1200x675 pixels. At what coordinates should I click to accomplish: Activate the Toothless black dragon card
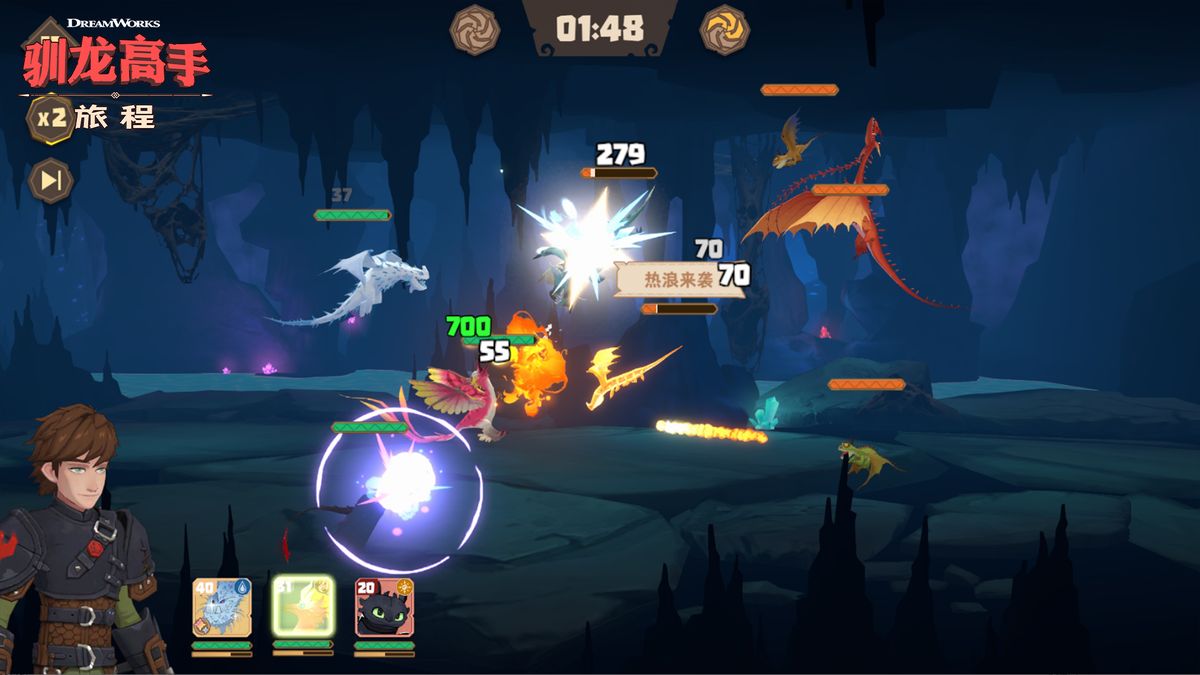click(x=384, y=608)
